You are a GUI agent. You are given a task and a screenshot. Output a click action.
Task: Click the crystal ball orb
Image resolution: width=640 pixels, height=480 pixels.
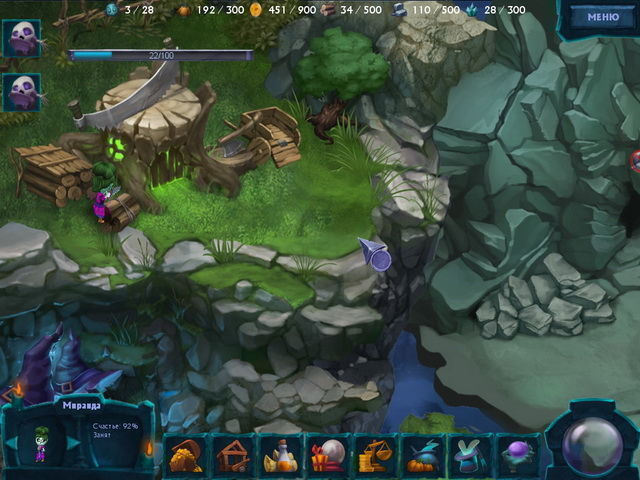[592, 440]
